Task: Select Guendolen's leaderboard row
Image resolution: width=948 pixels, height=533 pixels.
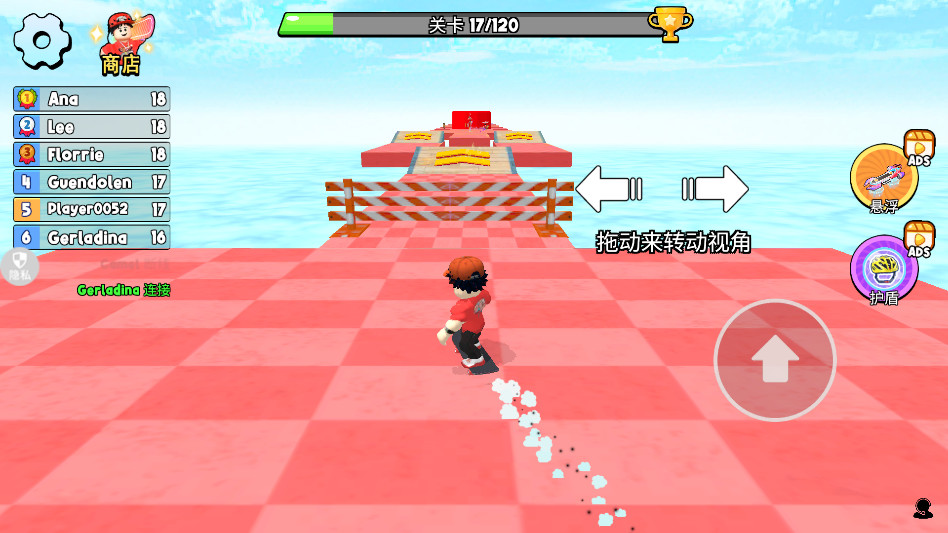Action: 92,182
